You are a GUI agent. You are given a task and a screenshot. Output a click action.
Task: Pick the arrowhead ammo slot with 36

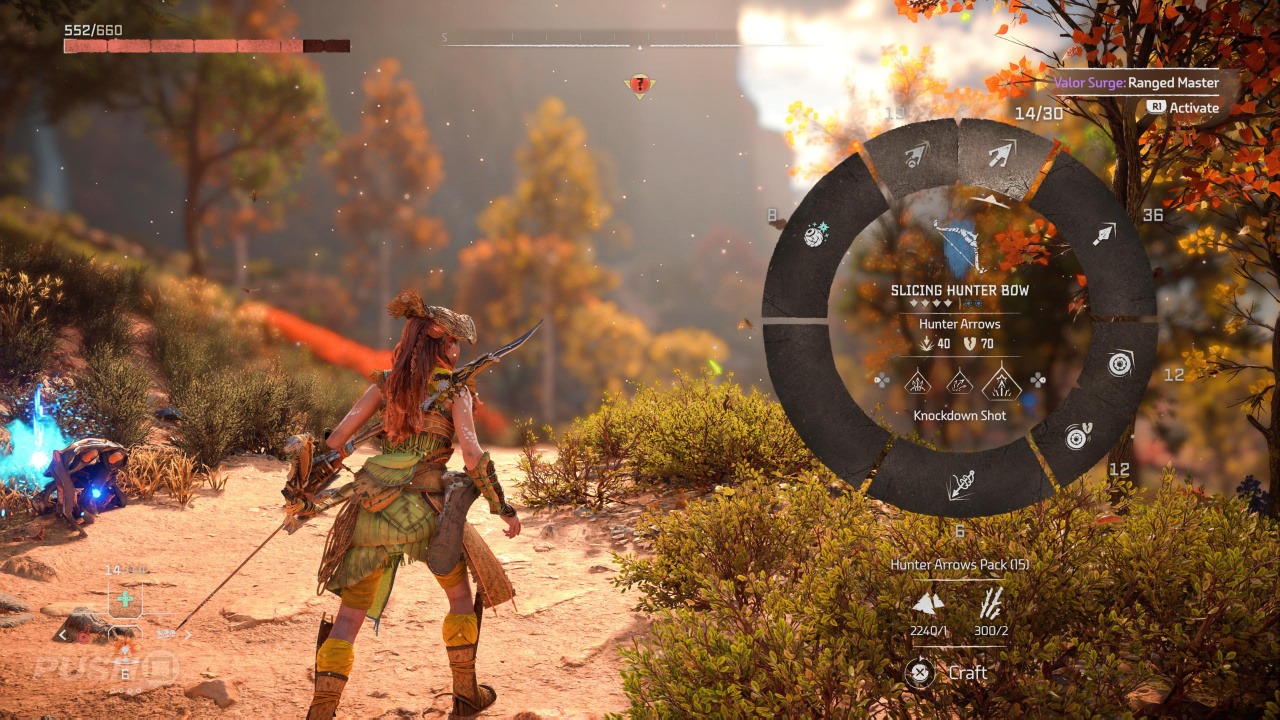point(1103,235)
